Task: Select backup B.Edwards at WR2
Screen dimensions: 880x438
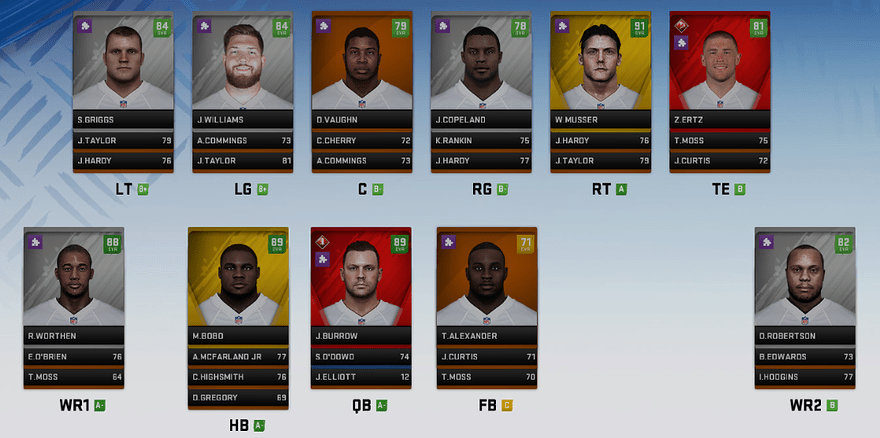Action: [806, 356]
